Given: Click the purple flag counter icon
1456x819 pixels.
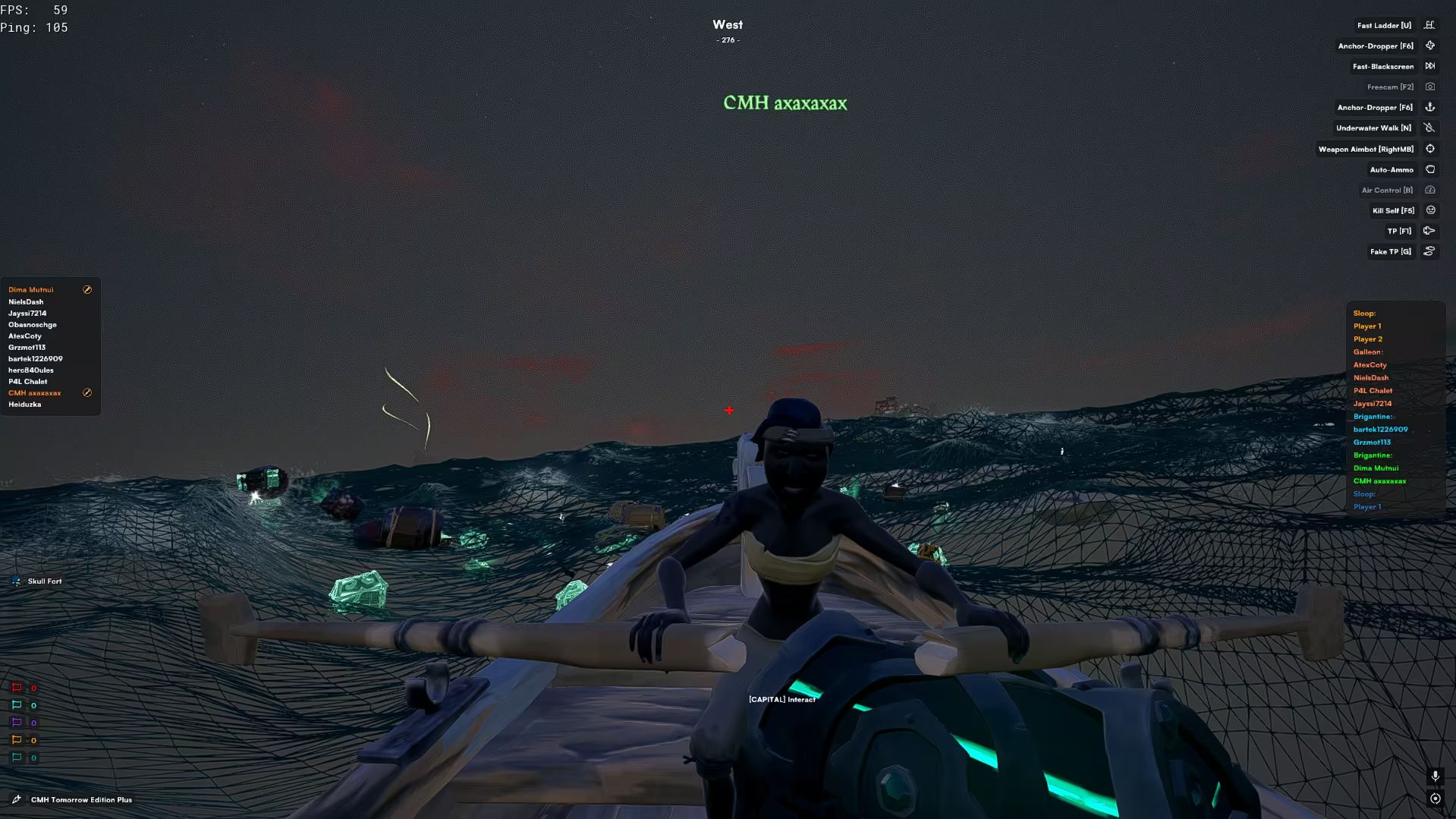Looking at the screenshot, I should 17,723.
